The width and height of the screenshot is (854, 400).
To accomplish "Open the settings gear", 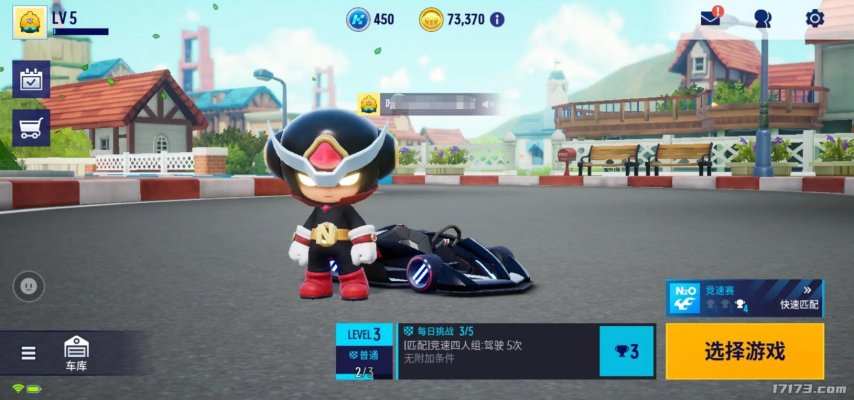I will [814, 18].
